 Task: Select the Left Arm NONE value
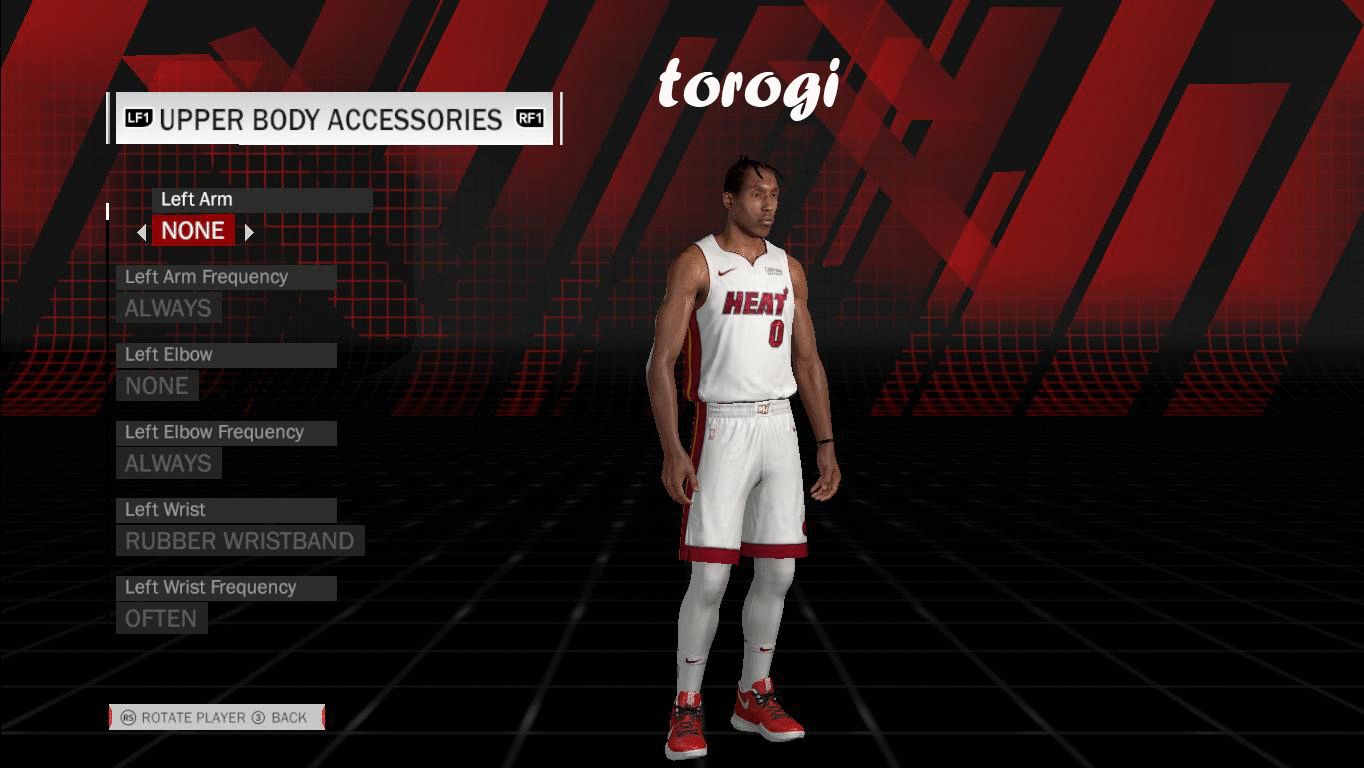(x=193, y=231)
